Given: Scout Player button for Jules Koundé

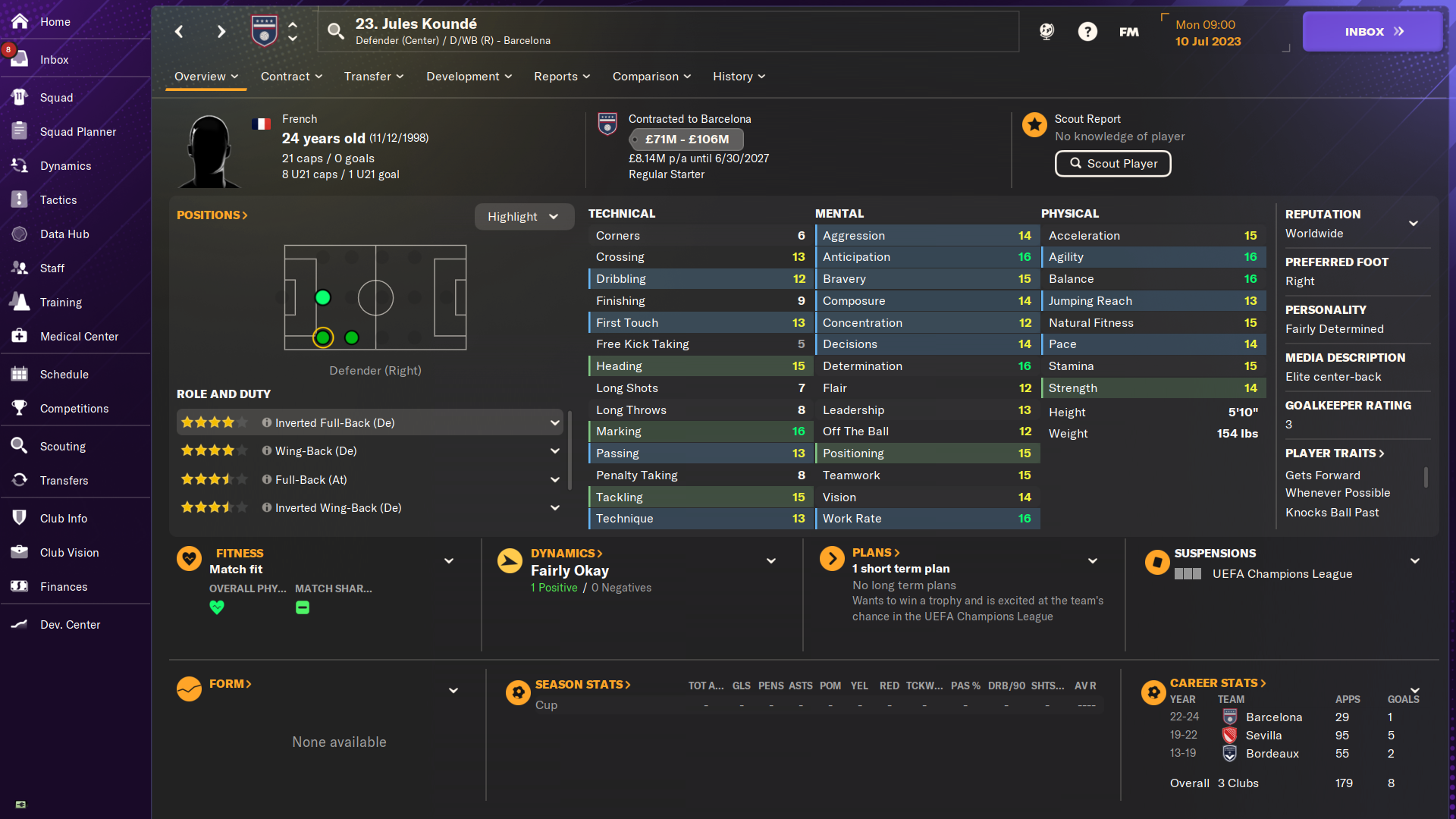Looking at the screenshot, I should [1112, 164].
